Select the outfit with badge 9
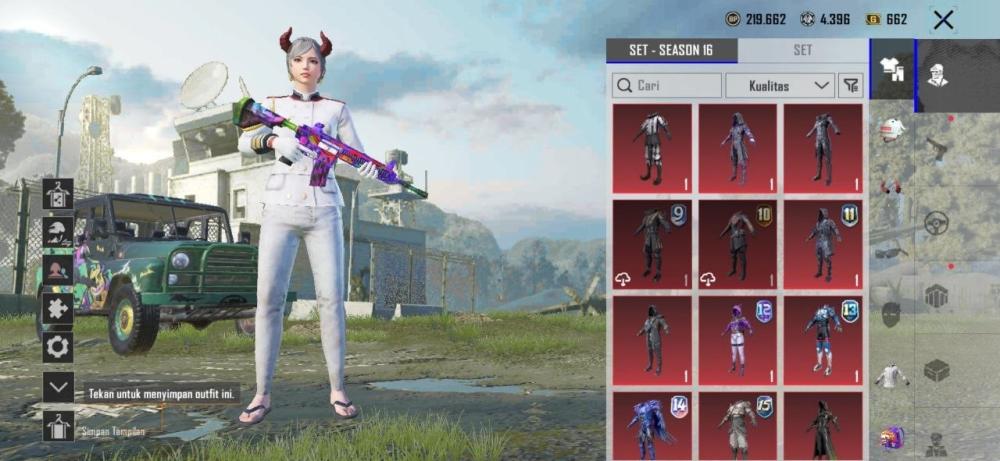 click(652, 244)
